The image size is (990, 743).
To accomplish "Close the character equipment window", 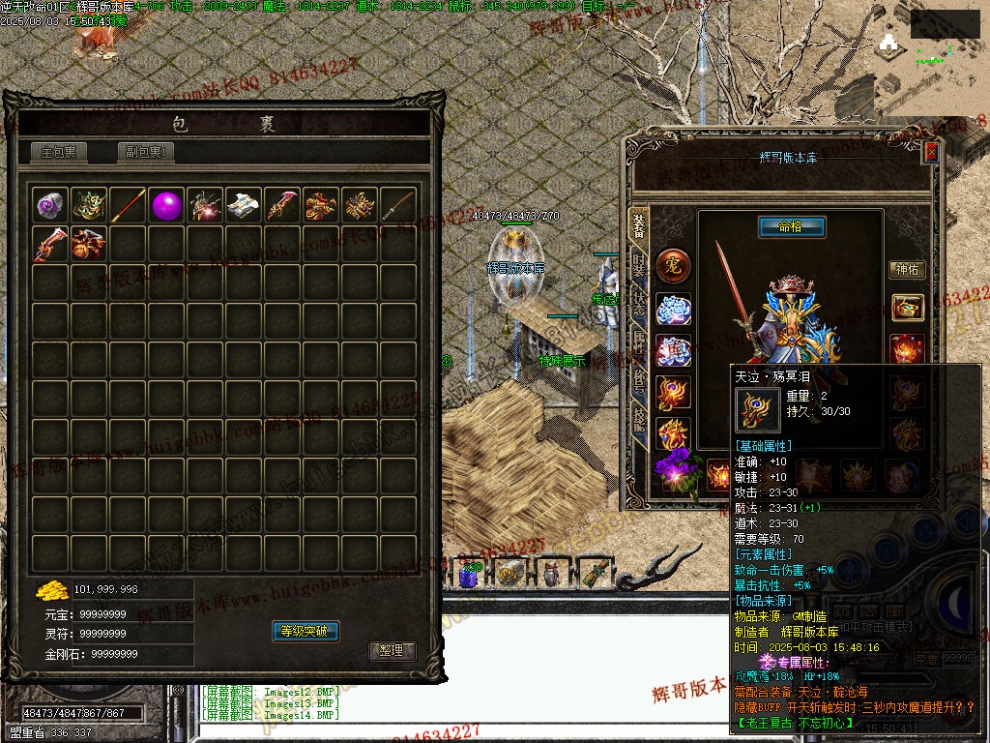I will (x=931, y=152).
